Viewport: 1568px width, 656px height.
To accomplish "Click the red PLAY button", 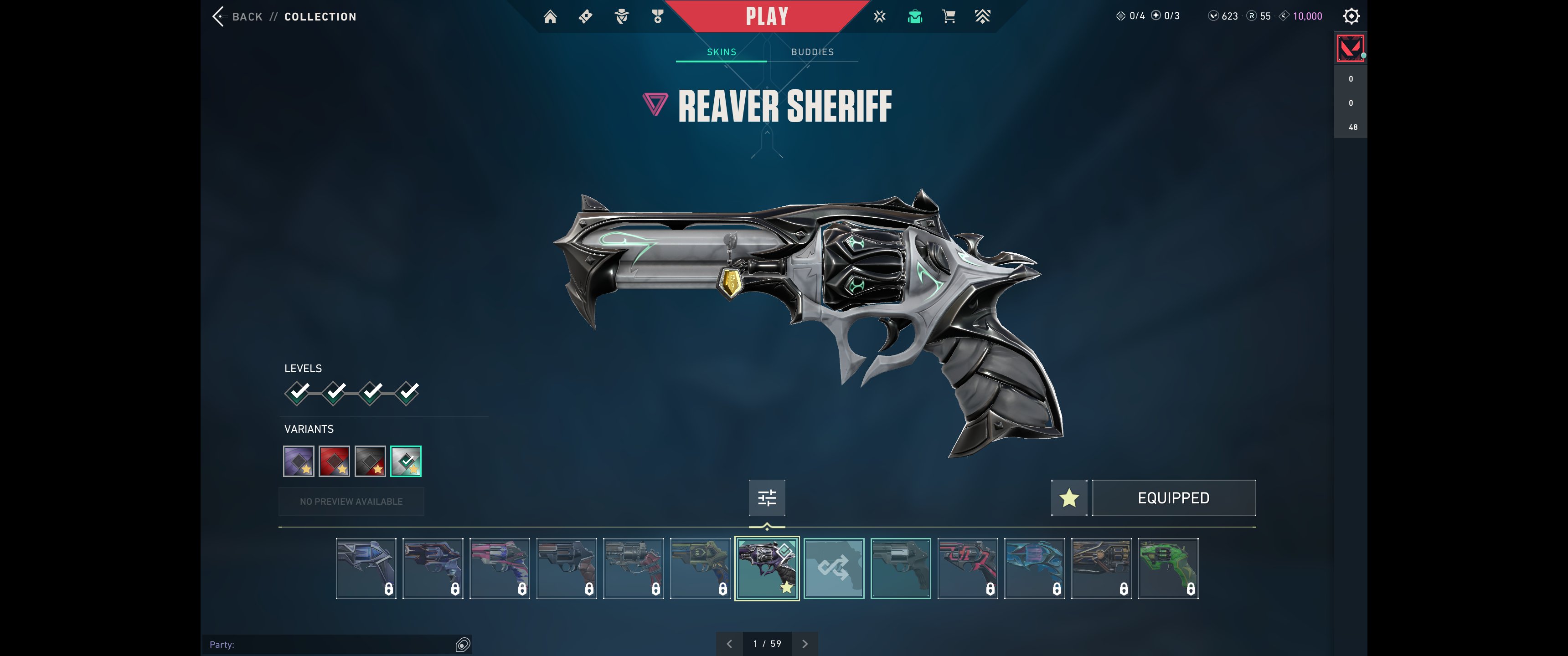I will point(766,16).
